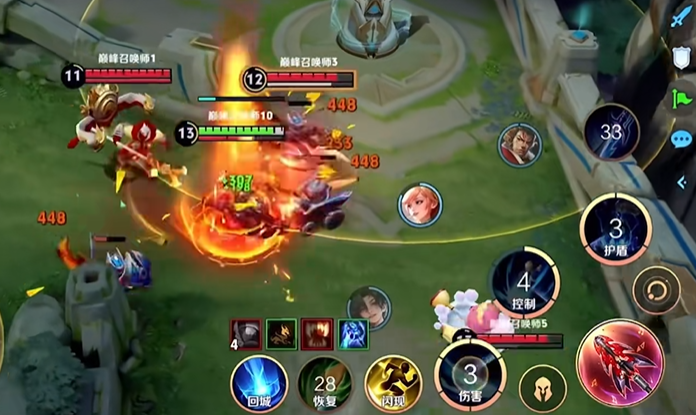
Task: Target the orange-haired female hero portrait
Action: 419,205
